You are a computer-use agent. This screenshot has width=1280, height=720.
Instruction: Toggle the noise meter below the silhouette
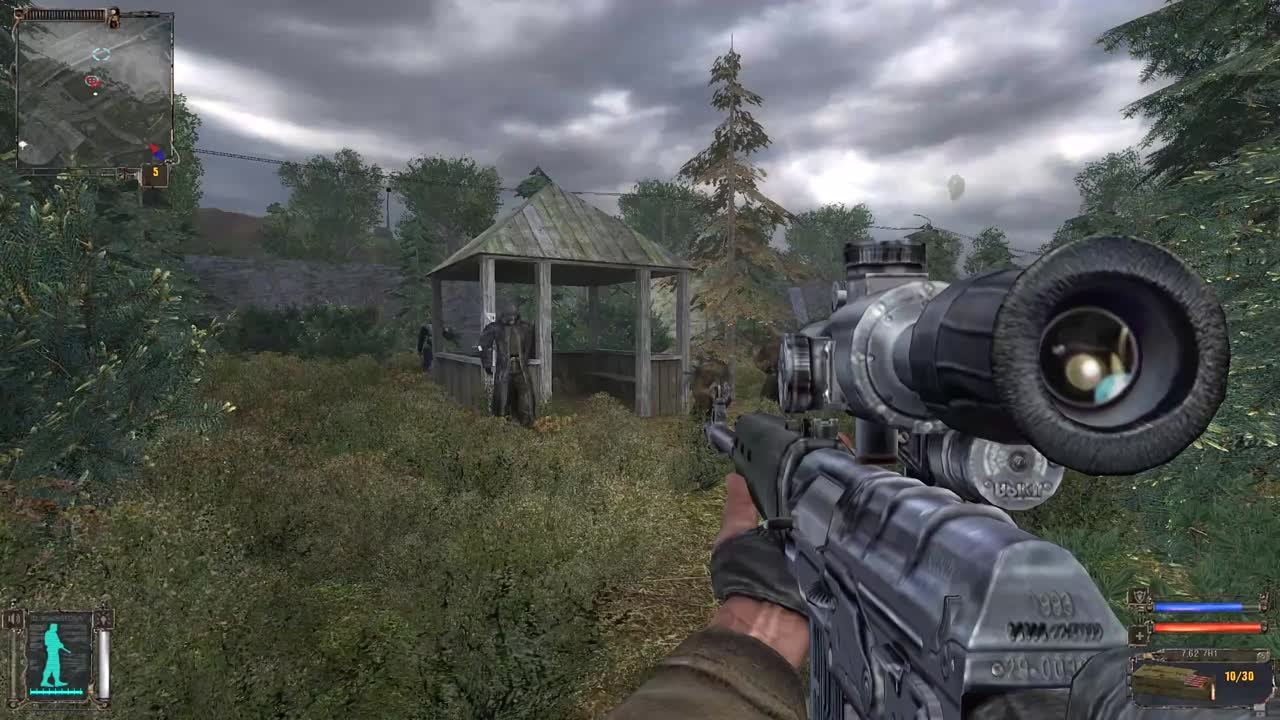[54, 691]
